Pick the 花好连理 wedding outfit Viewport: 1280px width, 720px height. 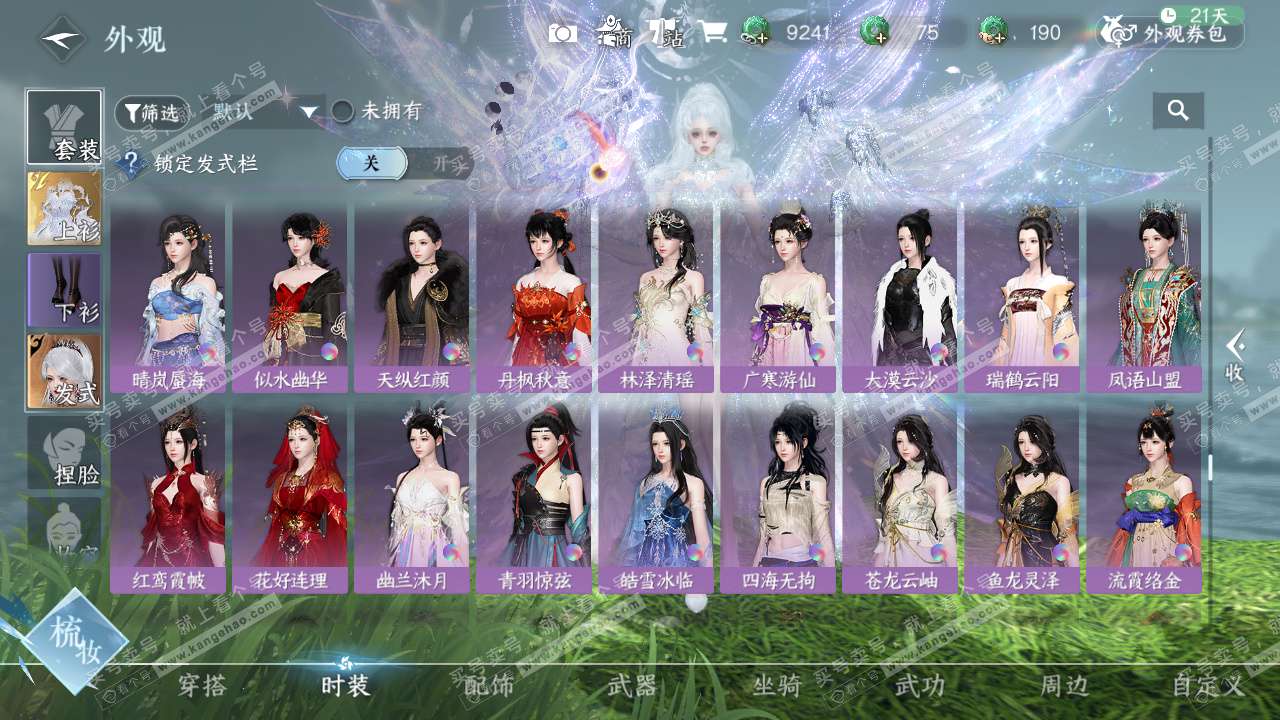coord(290,499)
